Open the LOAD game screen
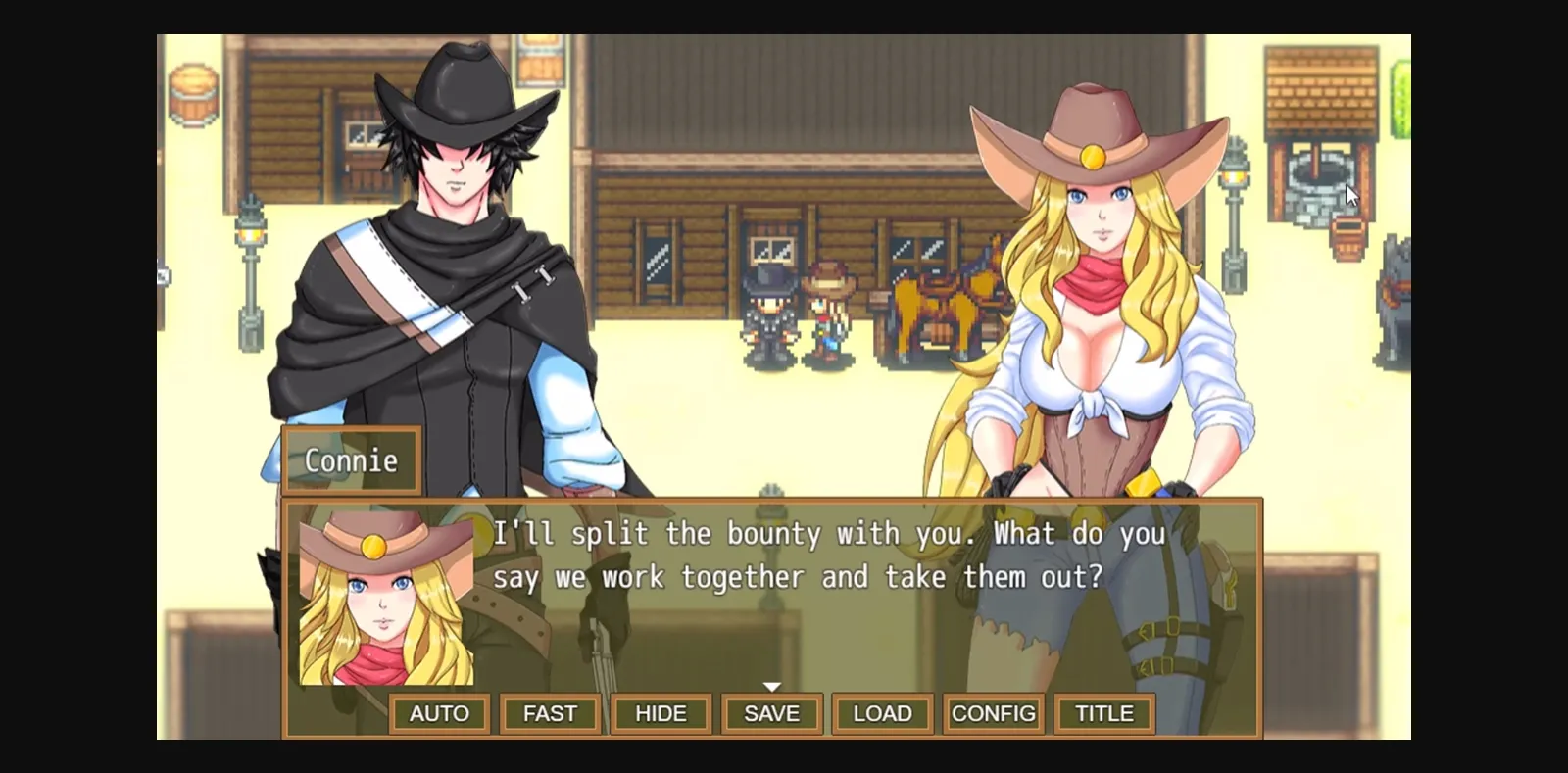This screenshot has height=773, width=1568. click(x=881, y=713)
